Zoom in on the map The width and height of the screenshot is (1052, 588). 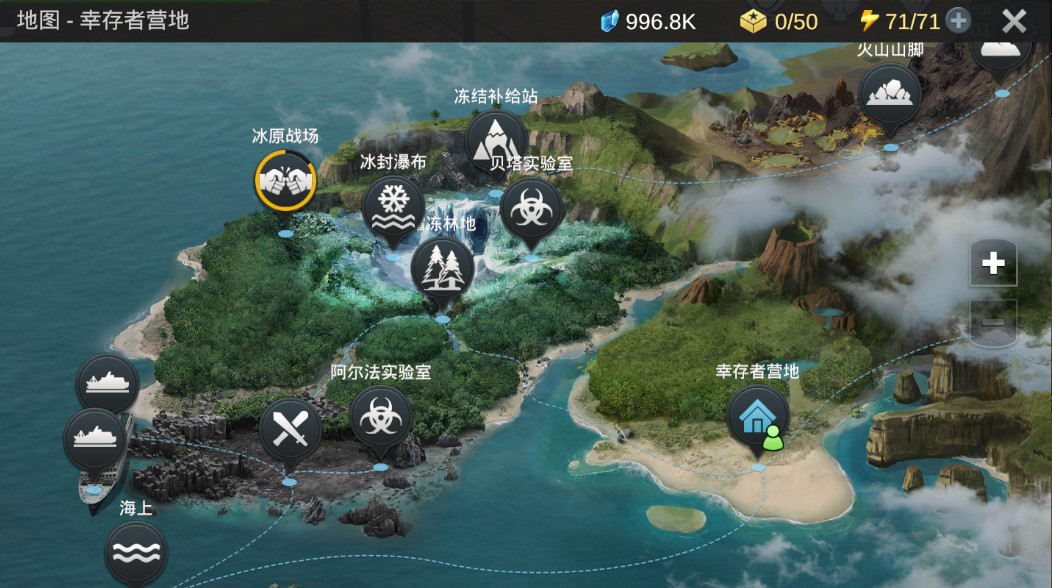pyautogui.click(x=992, y=263)
